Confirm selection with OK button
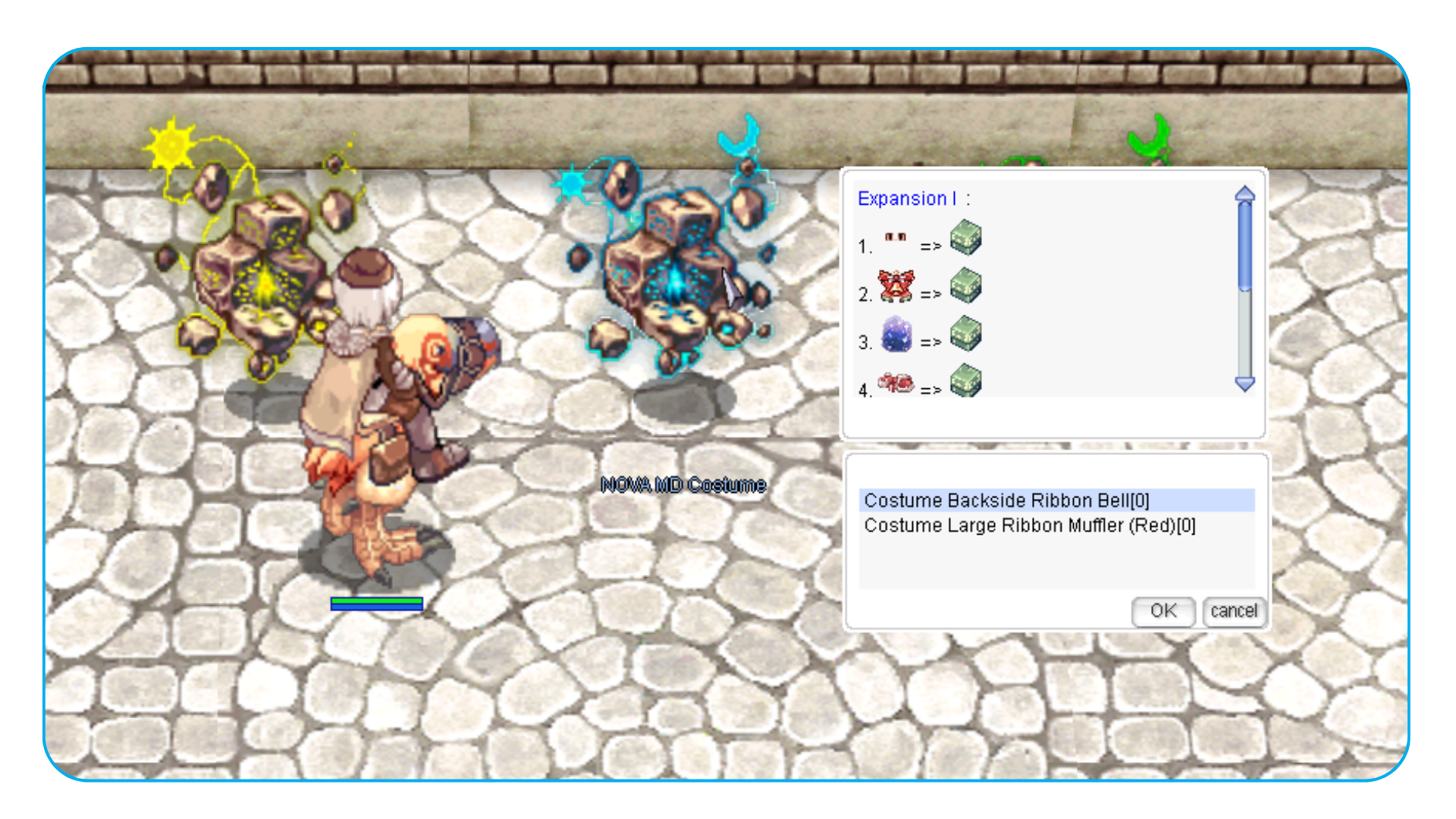Screen dimensions: 1456x819 pos(1163,611)
